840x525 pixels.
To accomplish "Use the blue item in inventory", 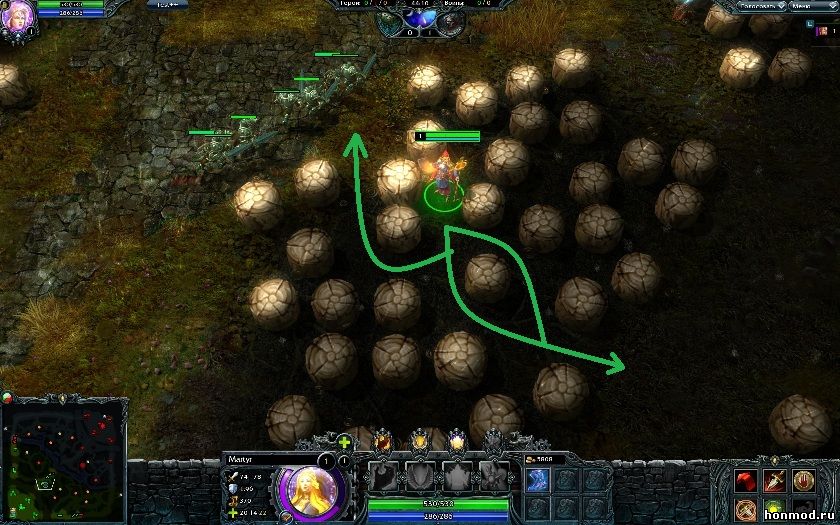I will point(536,481).
